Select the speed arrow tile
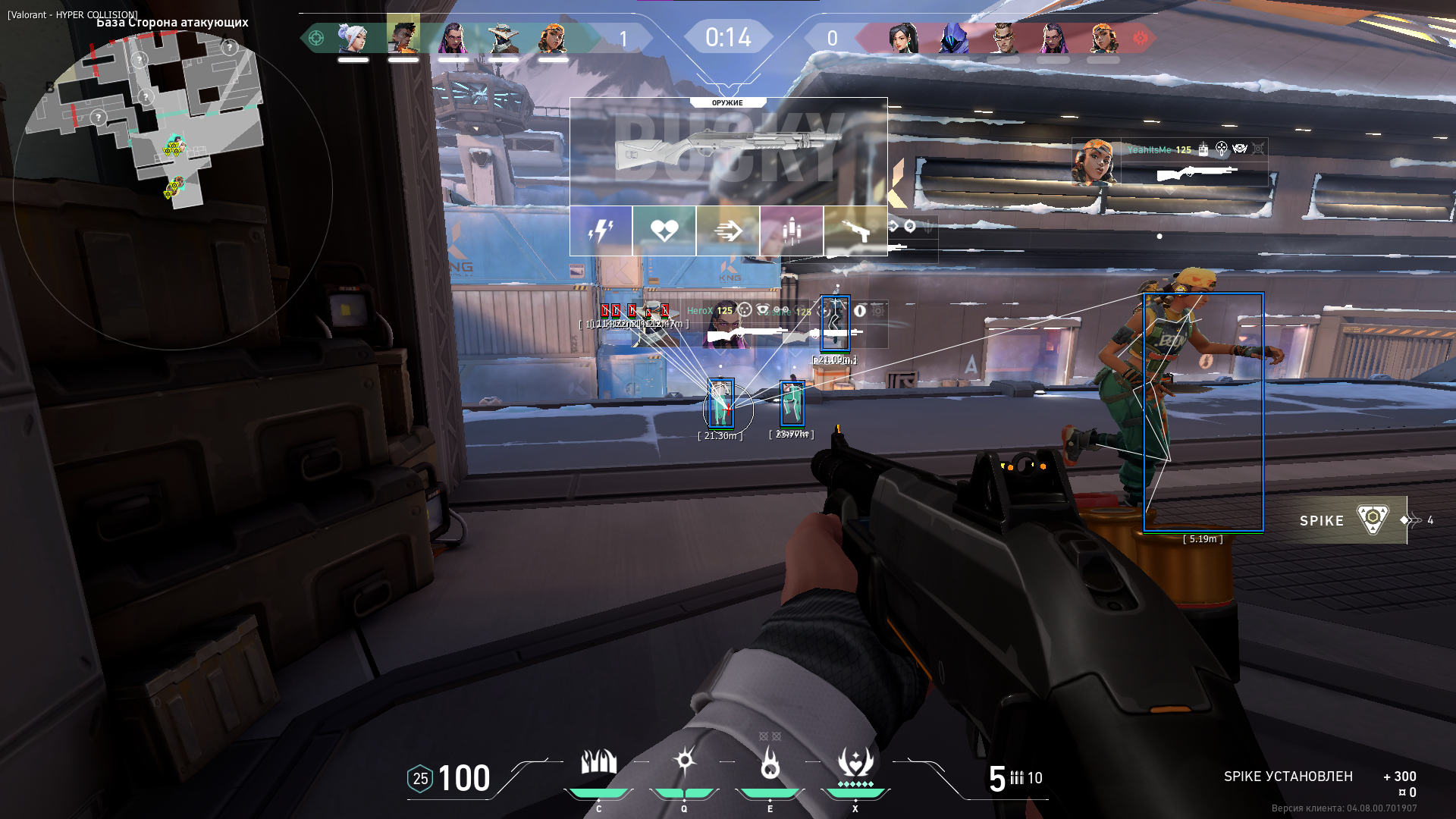 [x=728, y=231]
